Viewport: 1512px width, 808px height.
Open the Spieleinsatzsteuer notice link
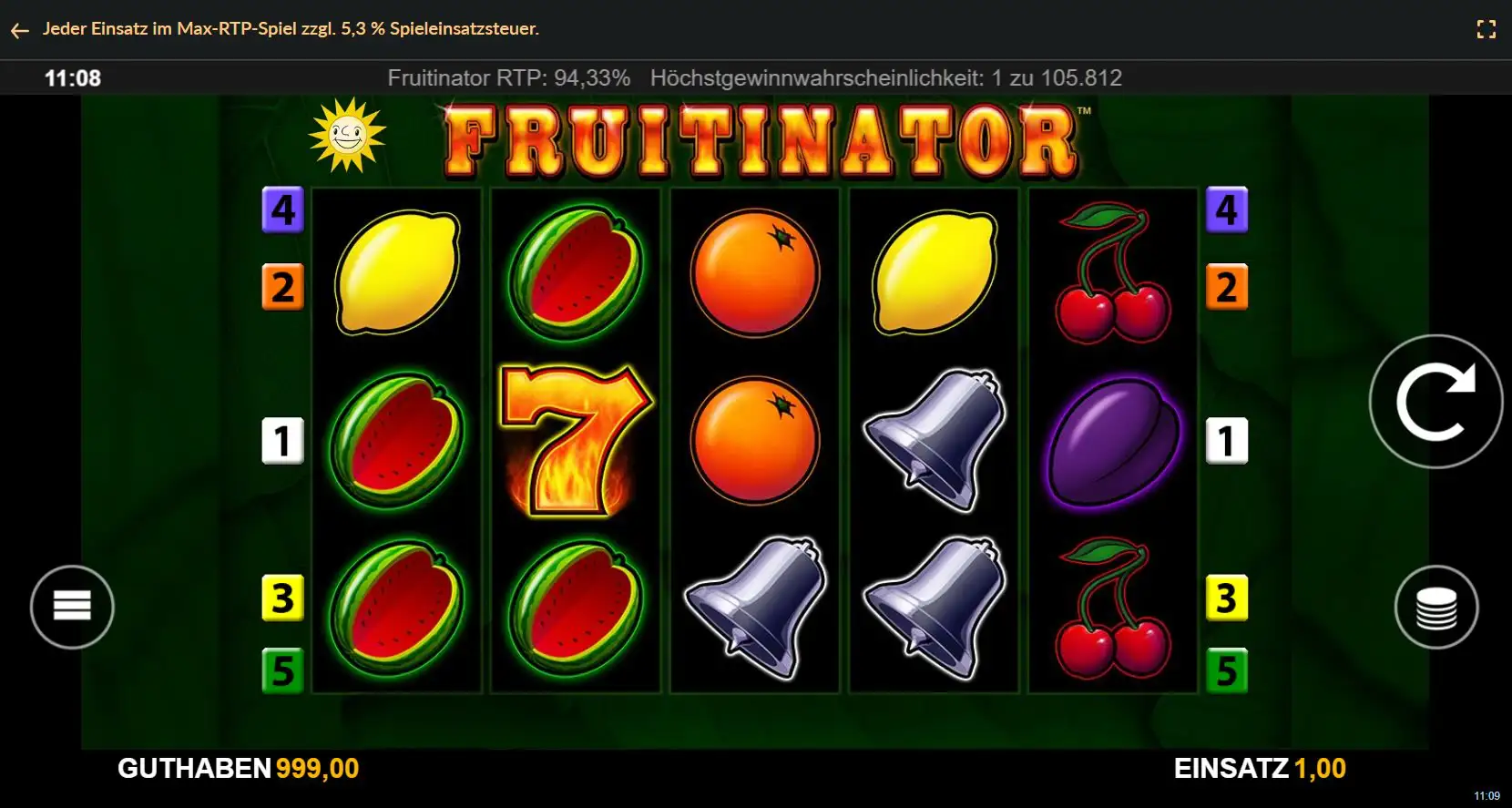coord(291,28)
